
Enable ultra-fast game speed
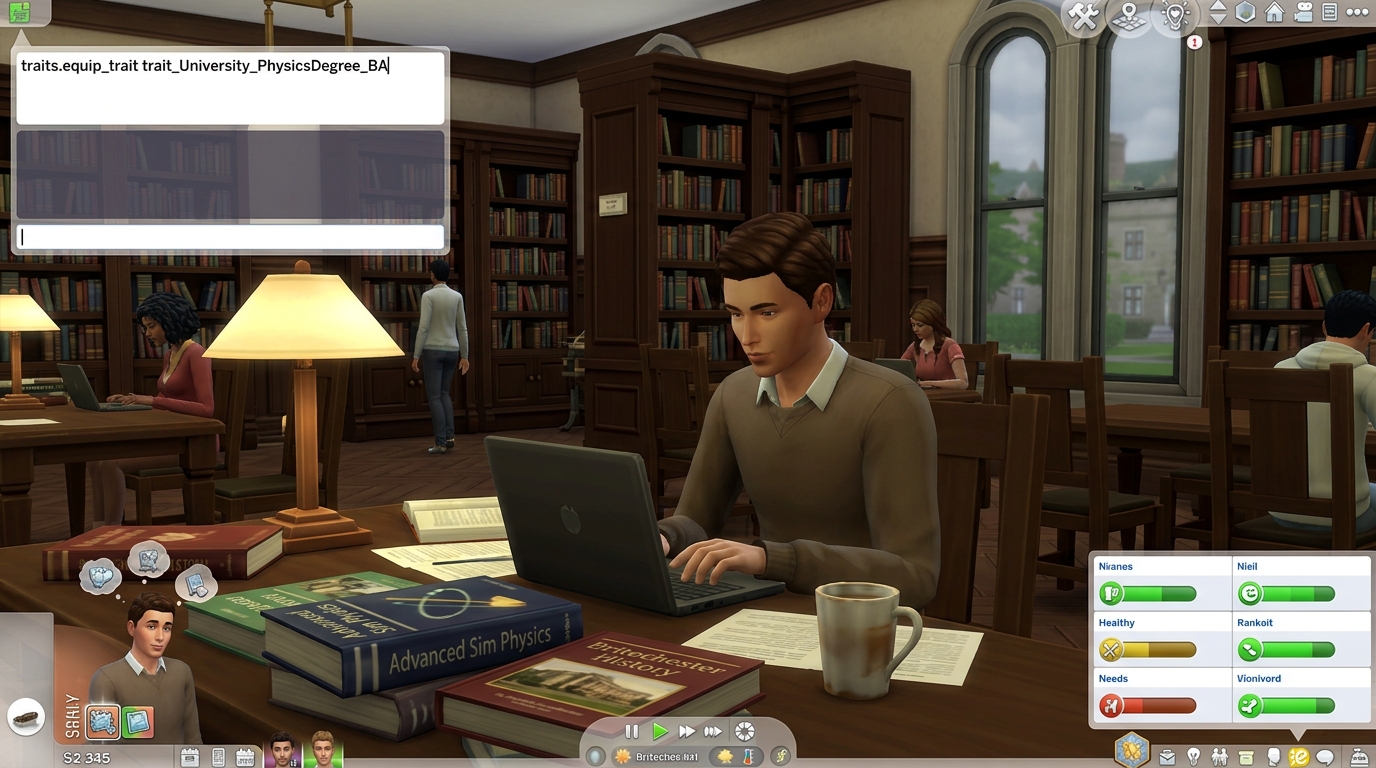[x=712, y=731]
